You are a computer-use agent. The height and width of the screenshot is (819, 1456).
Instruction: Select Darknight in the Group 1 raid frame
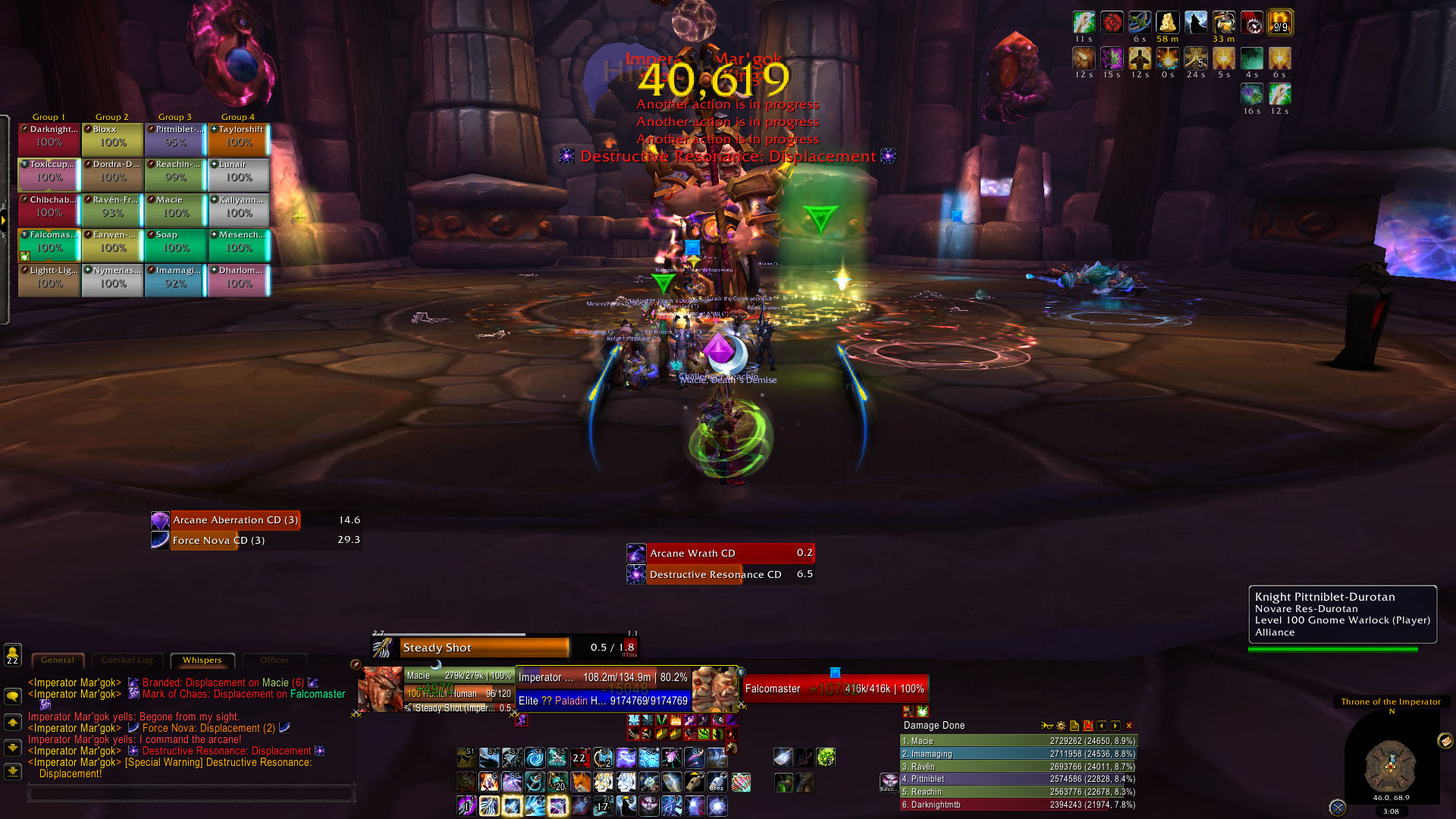pyautogui.click(x=49, y=136)
